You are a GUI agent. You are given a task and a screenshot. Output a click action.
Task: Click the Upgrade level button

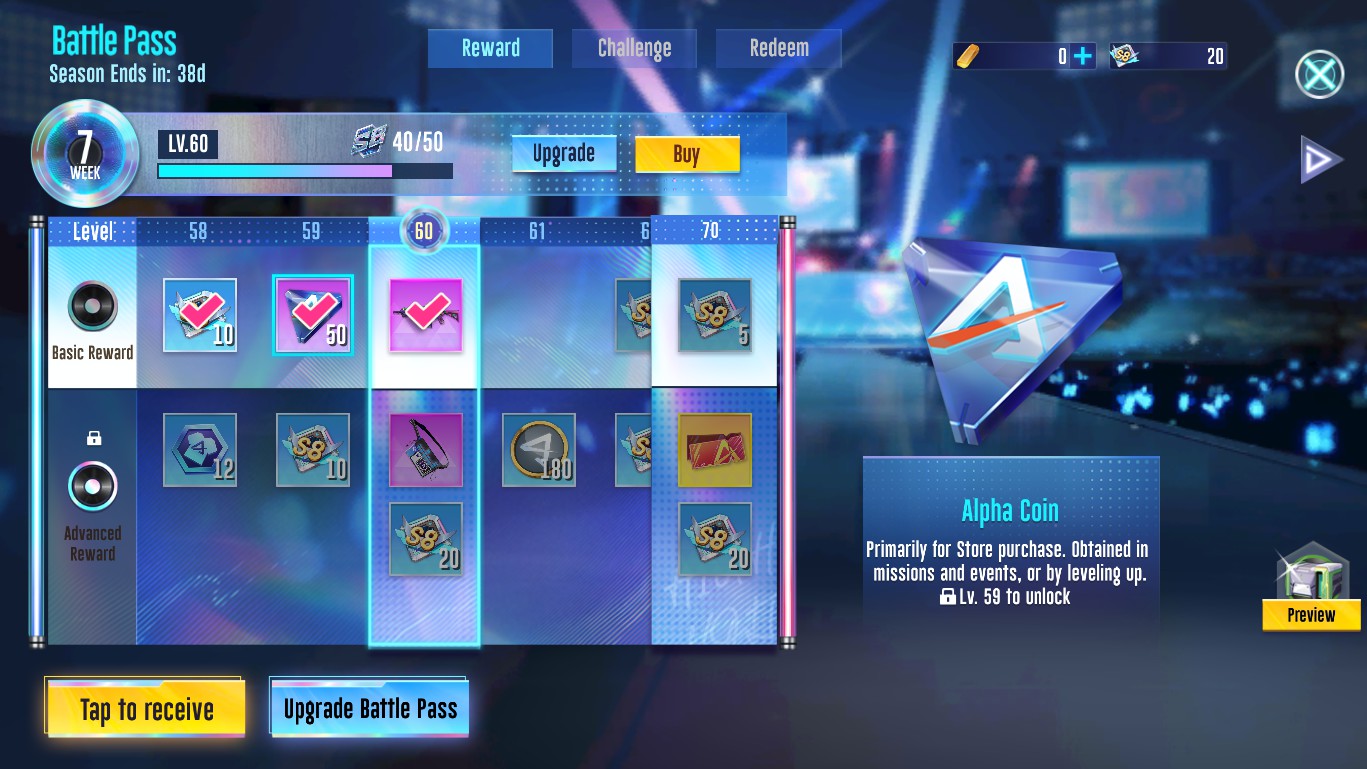coord(564,154)
